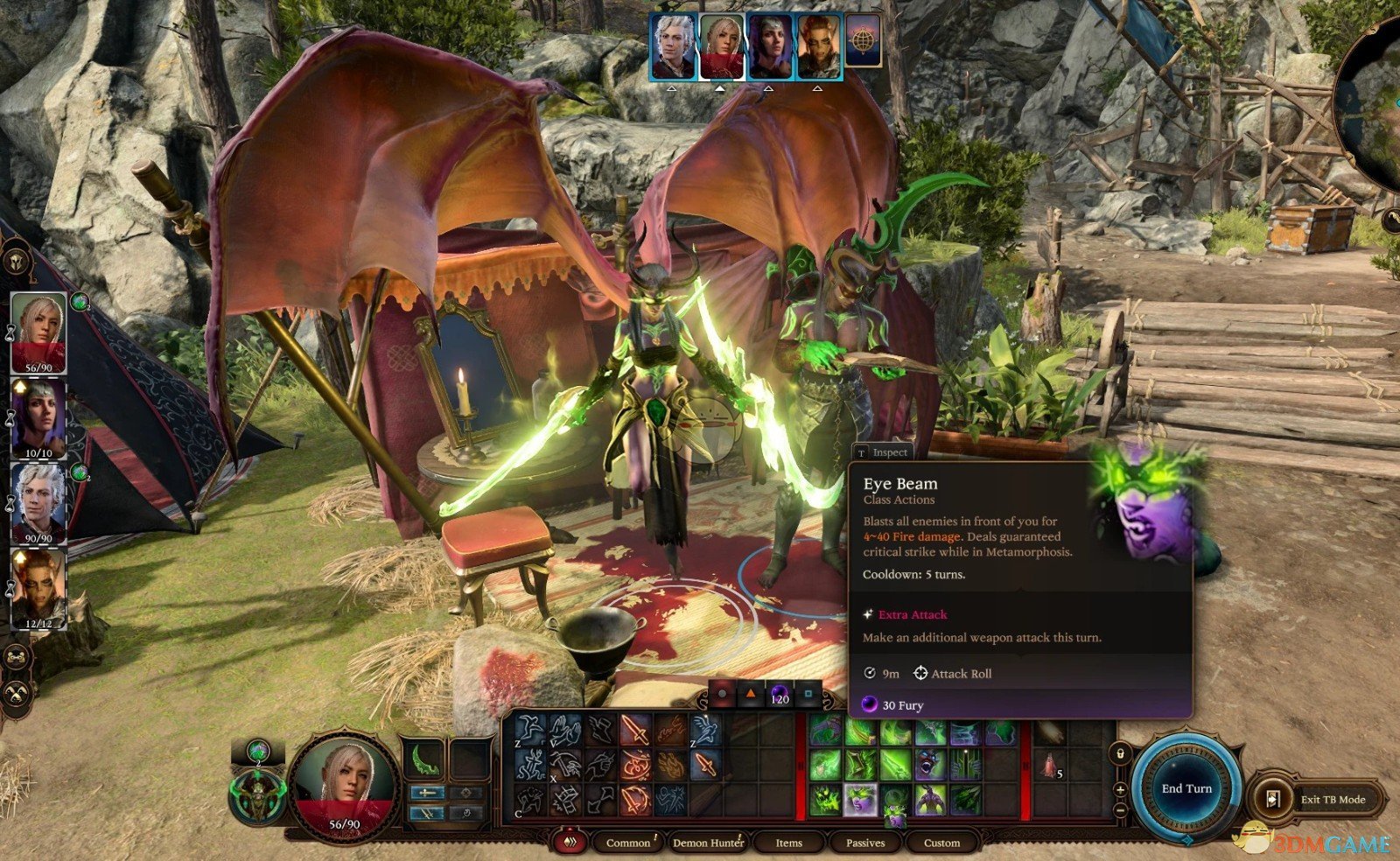Screen dimensions: 1400x861
Task: Select the Passives hotbar tab
Action: [864, 843]
